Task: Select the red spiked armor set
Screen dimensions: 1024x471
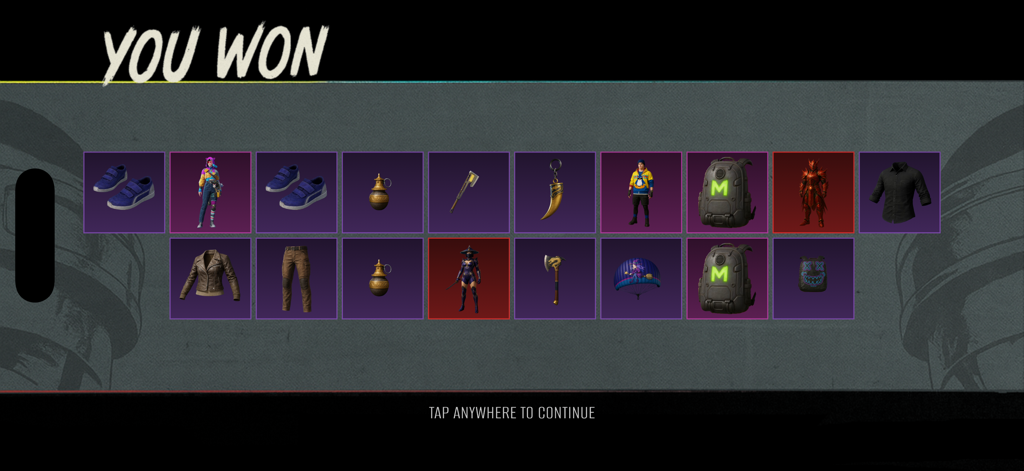Action: pyautogui.click(x=813, y=193)
